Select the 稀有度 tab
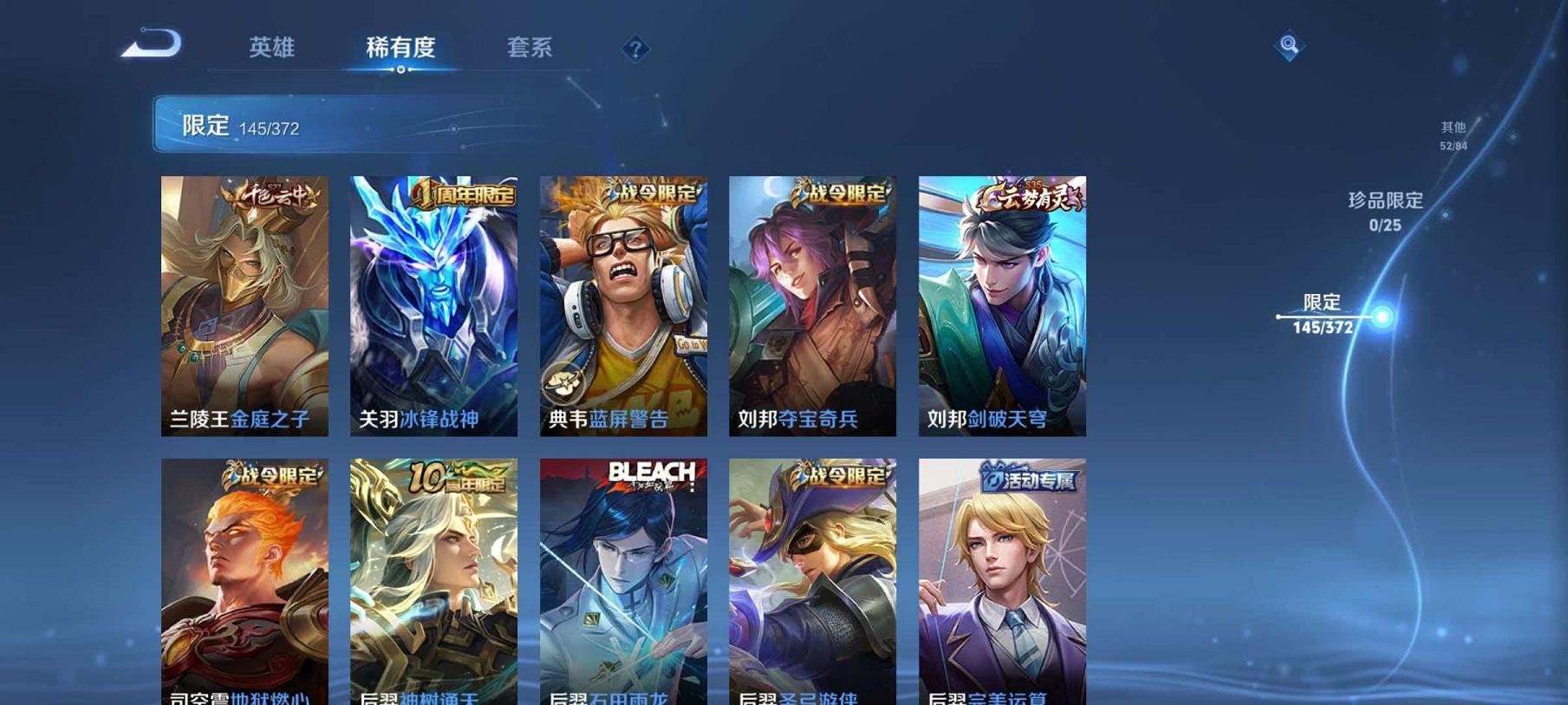The height and width of the screenshot is (705, 1568). [x=400, y=49]
